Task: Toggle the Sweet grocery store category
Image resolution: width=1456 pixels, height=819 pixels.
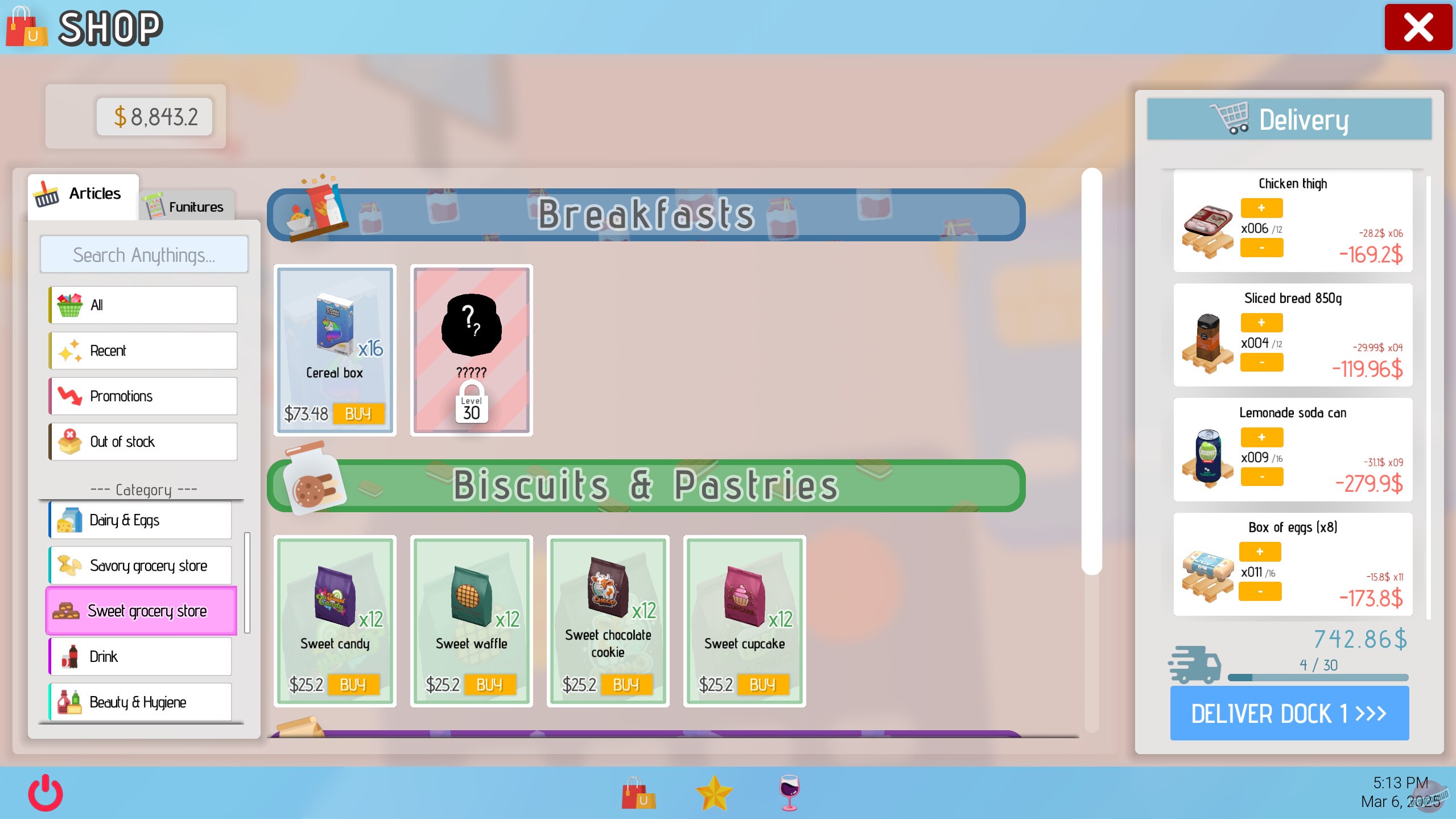Action: pos(141,611)
